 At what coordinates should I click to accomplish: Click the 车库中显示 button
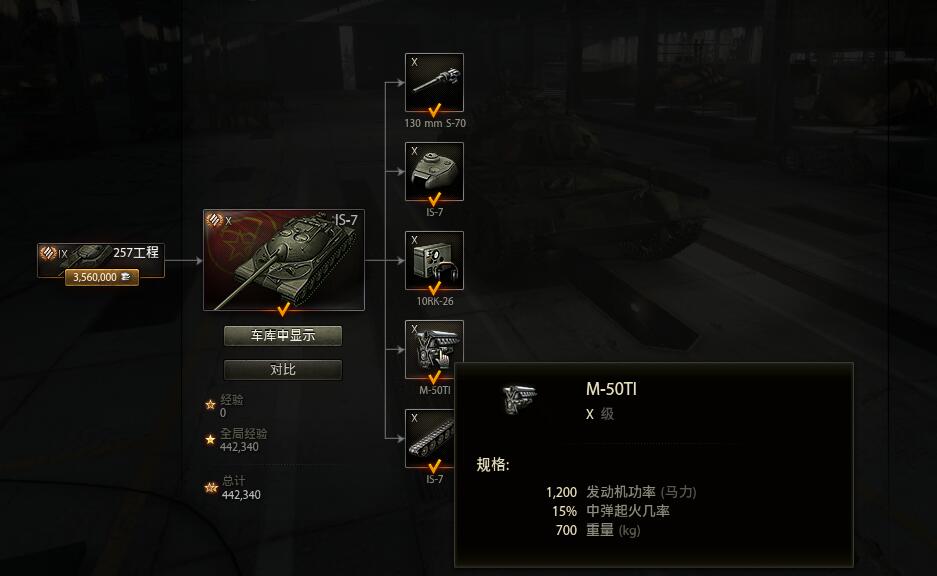[282, 336]
